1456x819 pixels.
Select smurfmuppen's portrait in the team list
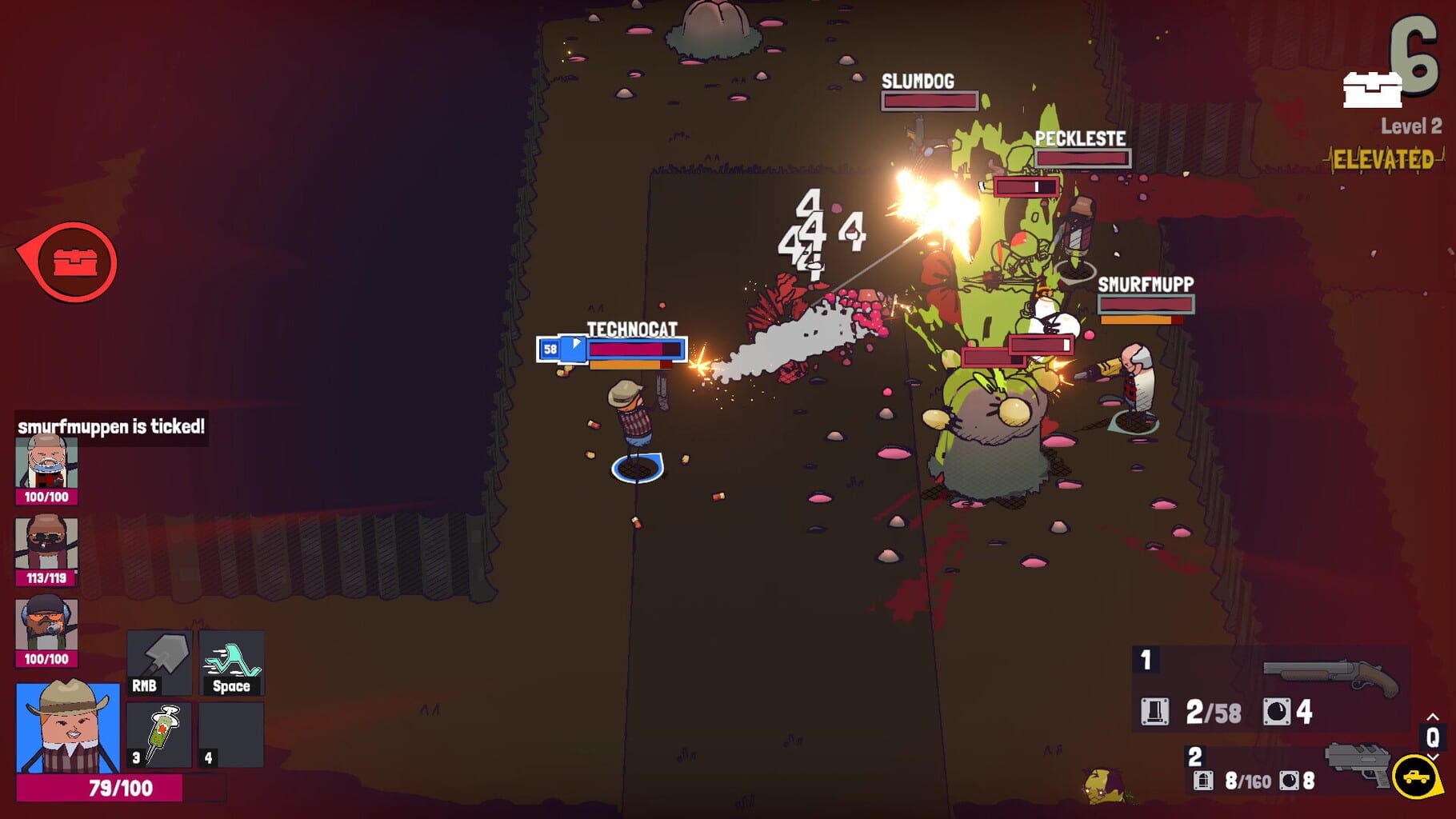(x=42, y=464)
